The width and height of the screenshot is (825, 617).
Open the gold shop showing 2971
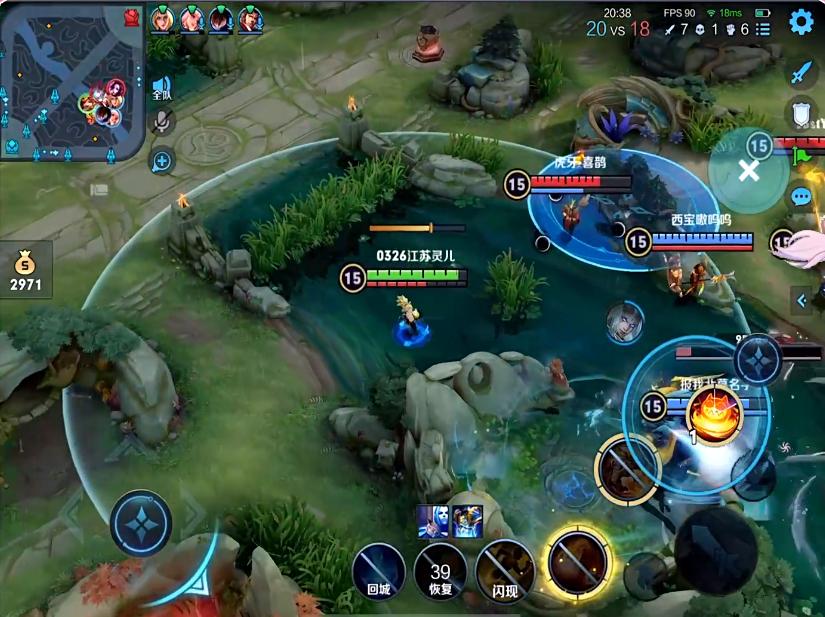26,273
